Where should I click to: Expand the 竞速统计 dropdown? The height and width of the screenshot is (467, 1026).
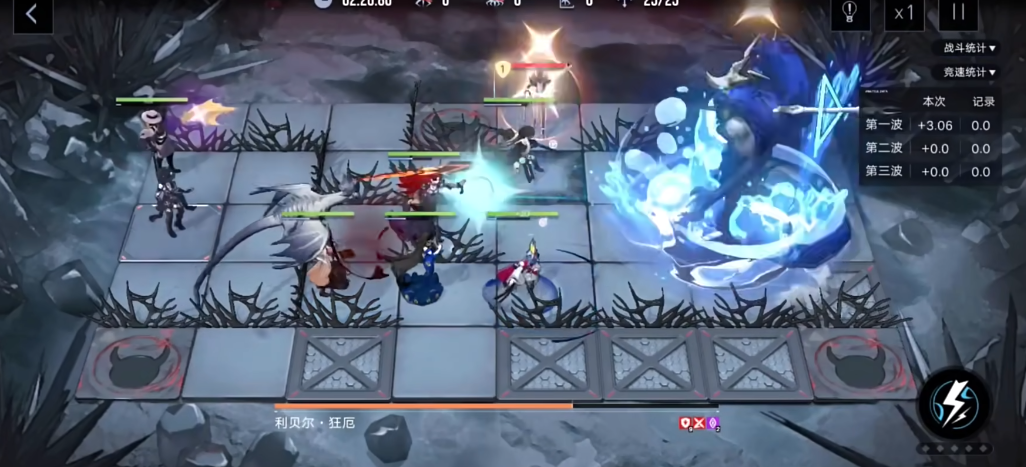tap(969, 72)
